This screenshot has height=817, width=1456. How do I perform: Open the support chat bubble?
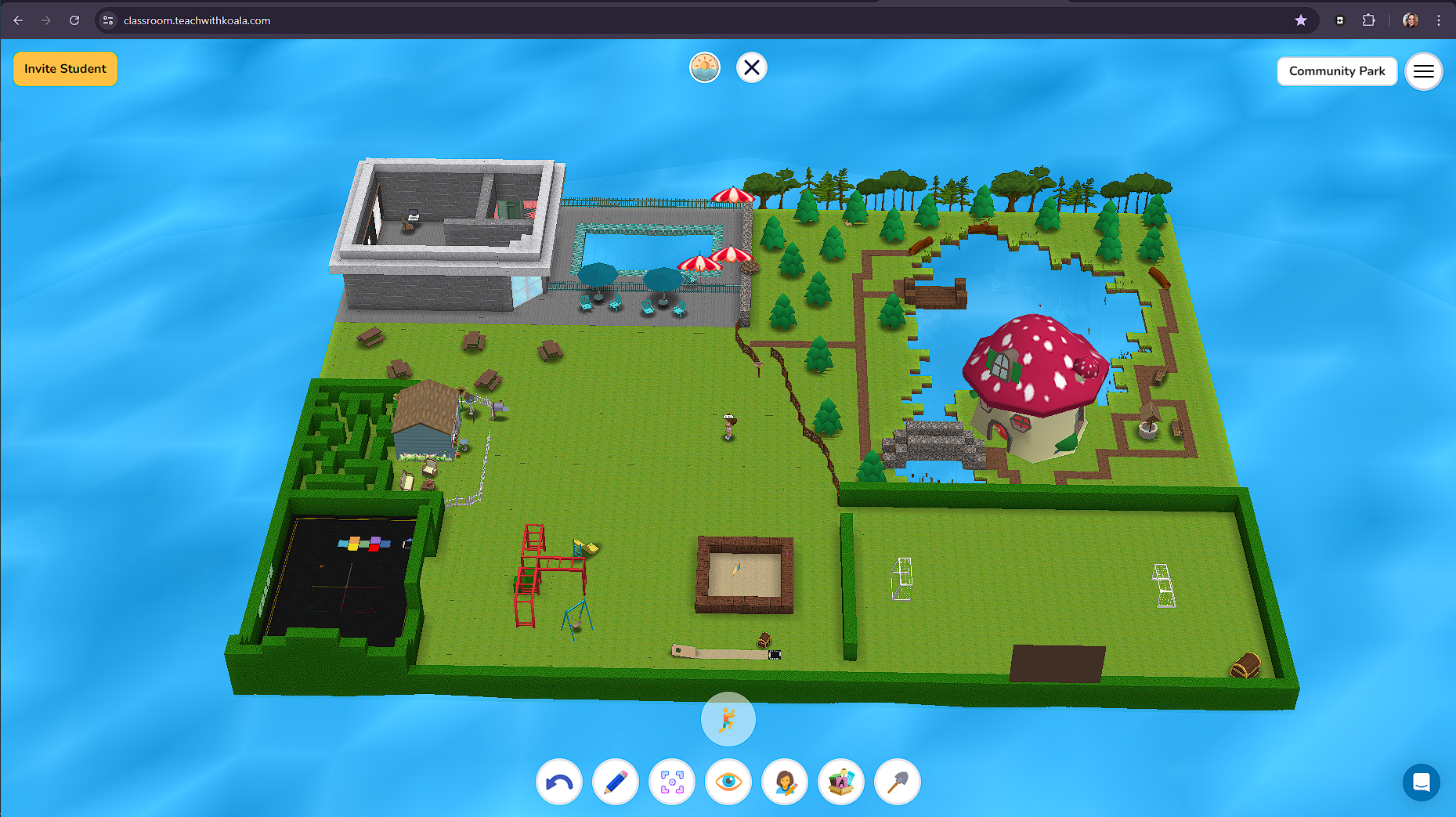coord(1422,782)
